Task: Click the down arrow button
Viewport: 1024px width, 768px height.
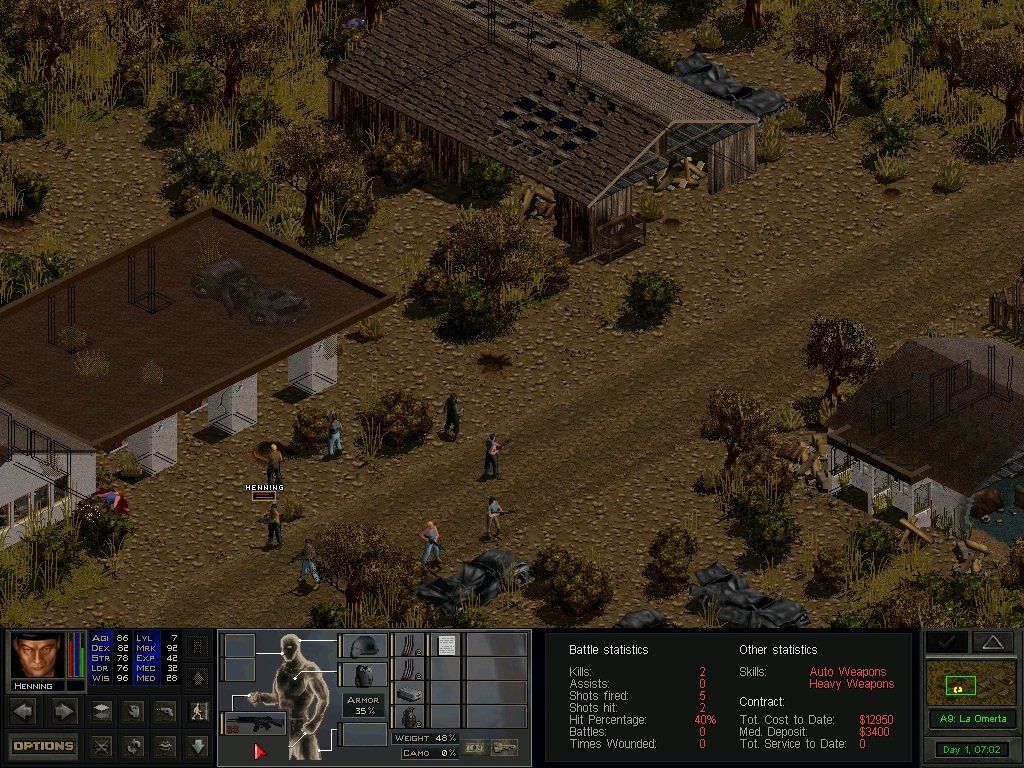Action: tap(198, 745)
